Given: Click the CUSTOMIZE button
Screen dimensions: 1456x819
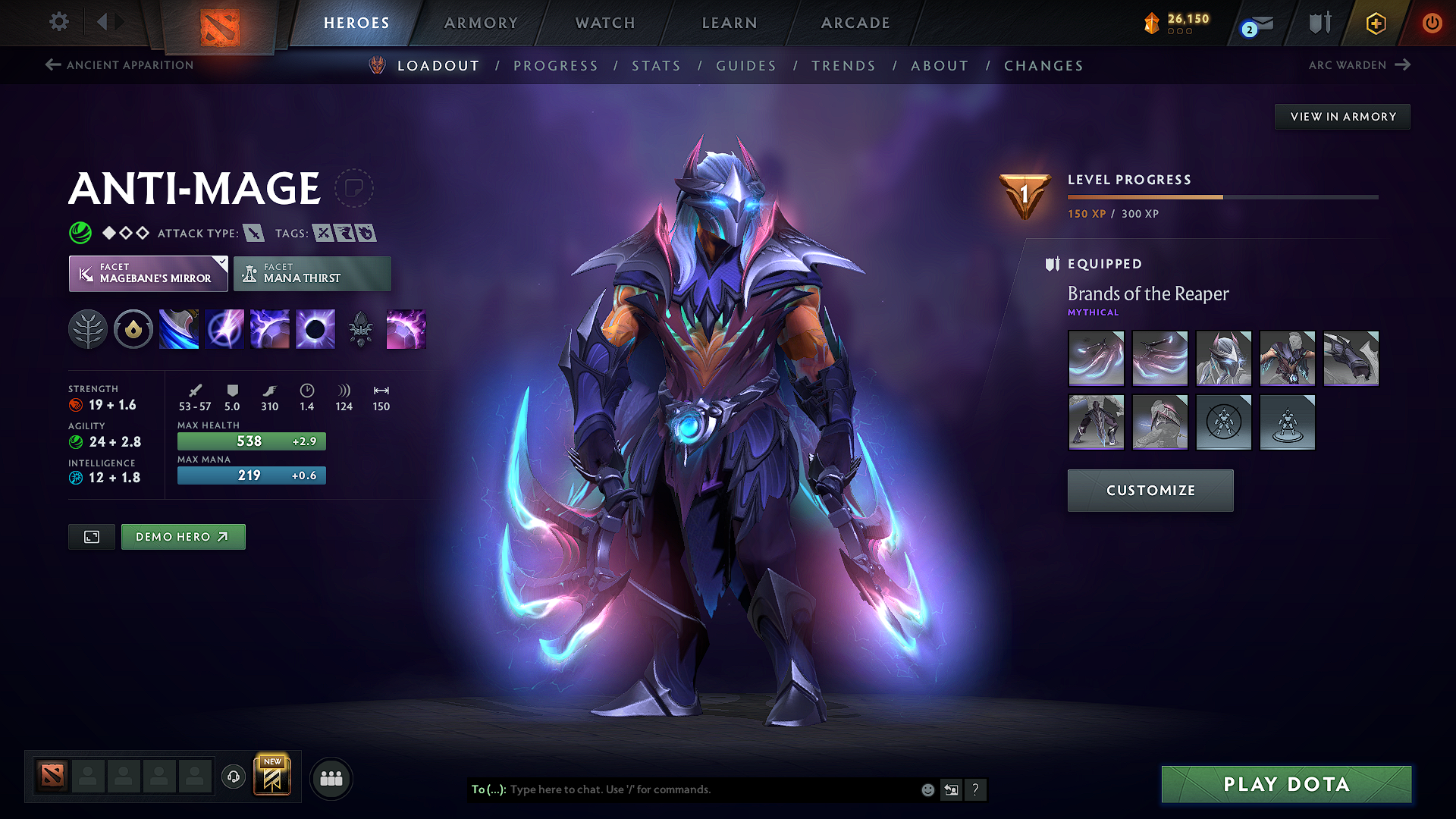Looking at the screenshot, I should coord(1150,490).
